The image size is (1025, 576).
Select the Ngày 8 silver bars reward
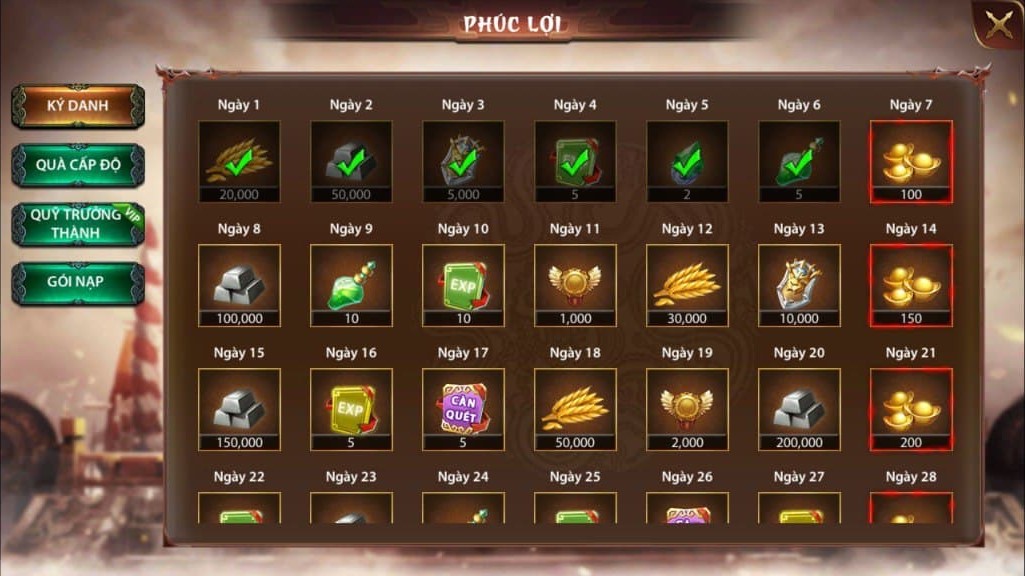pos(239,285)
